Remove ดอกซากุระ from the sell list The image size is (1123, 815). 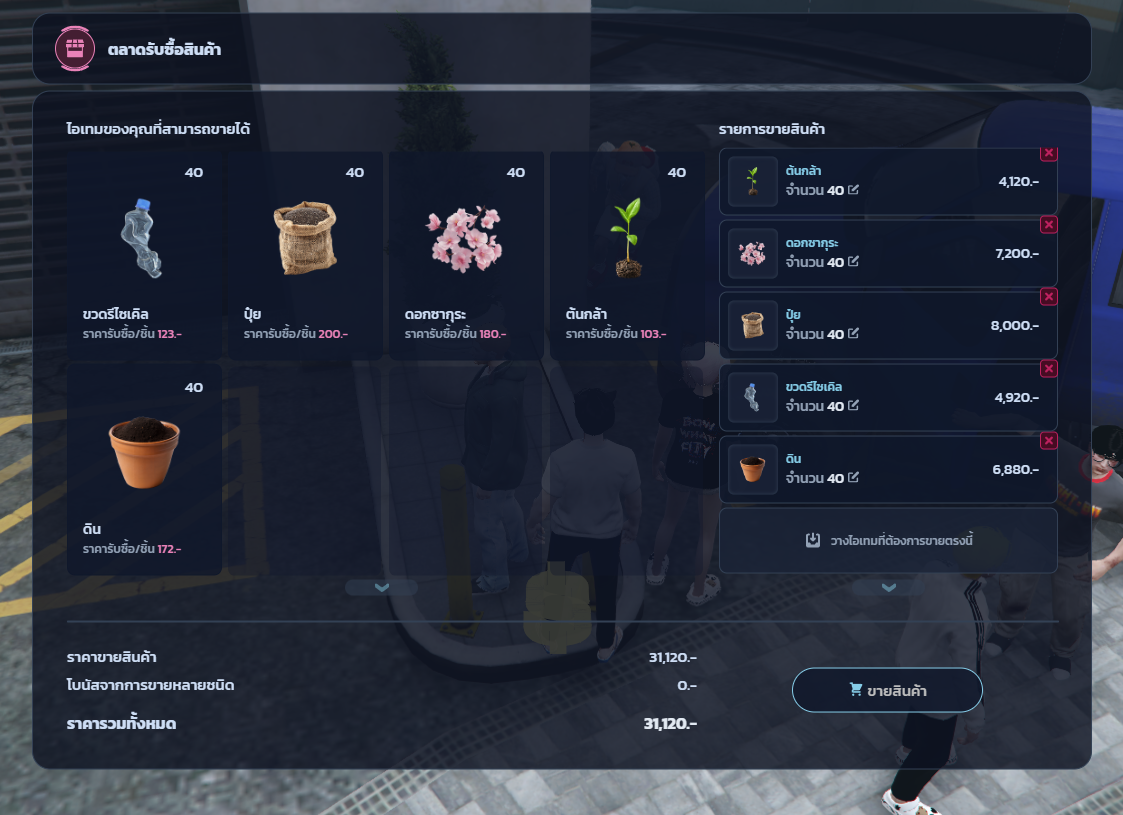[x=1048, y=225]
